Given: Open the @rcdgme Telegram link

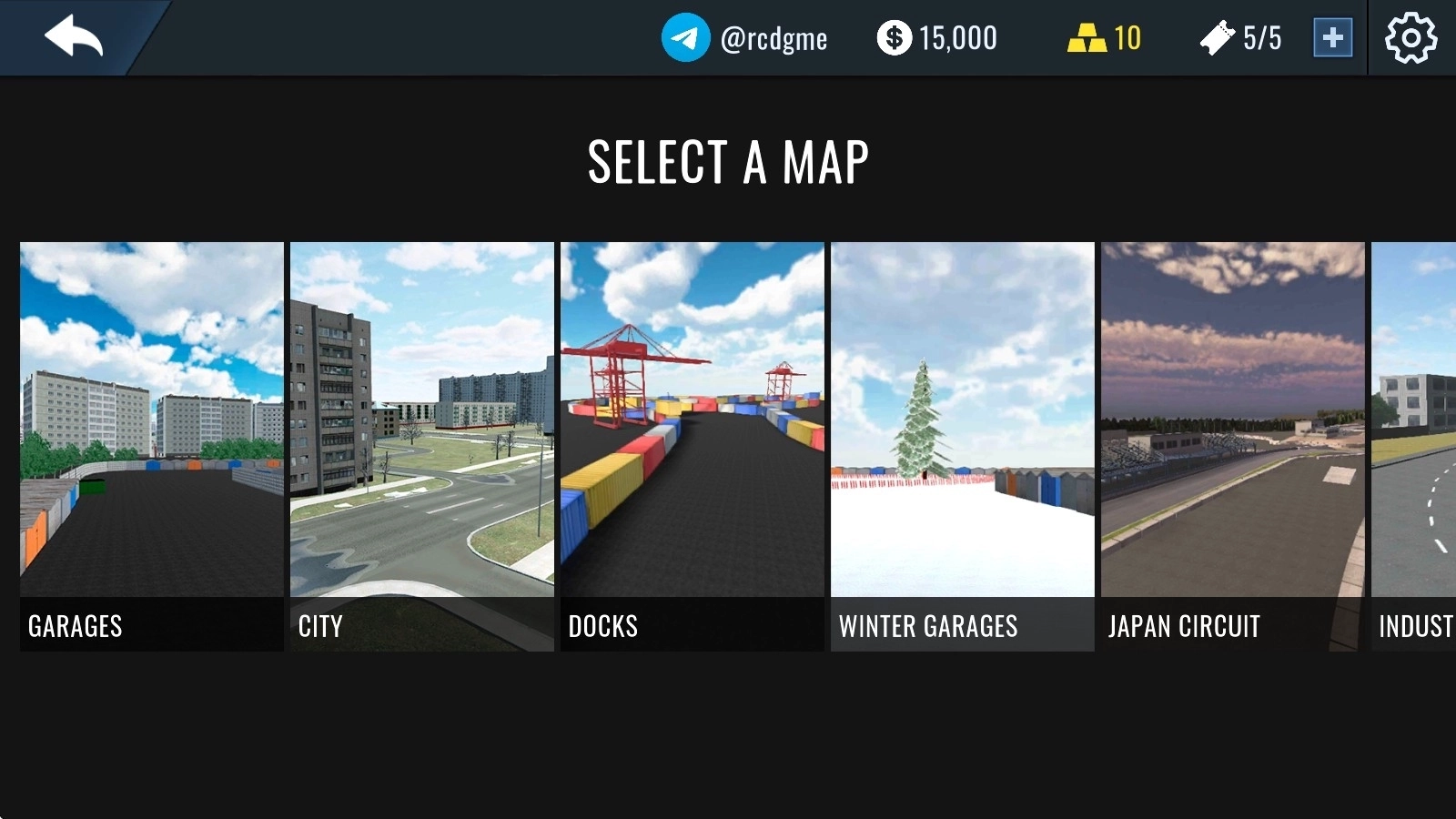Looking at the screenshot, I should (745, 37).
